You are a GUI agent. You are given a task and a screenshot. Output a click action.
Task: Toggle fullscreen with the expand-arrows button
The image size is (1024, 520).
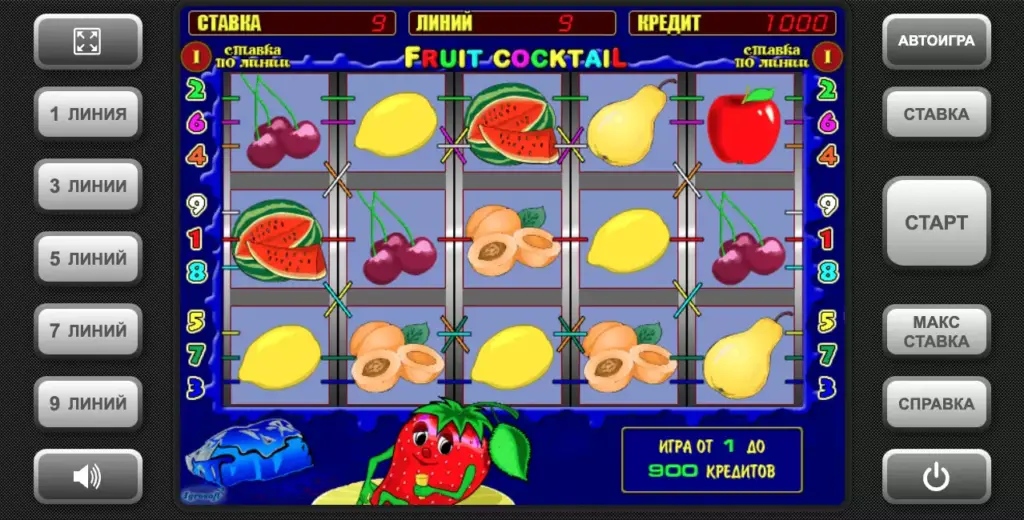click(87, 42)
